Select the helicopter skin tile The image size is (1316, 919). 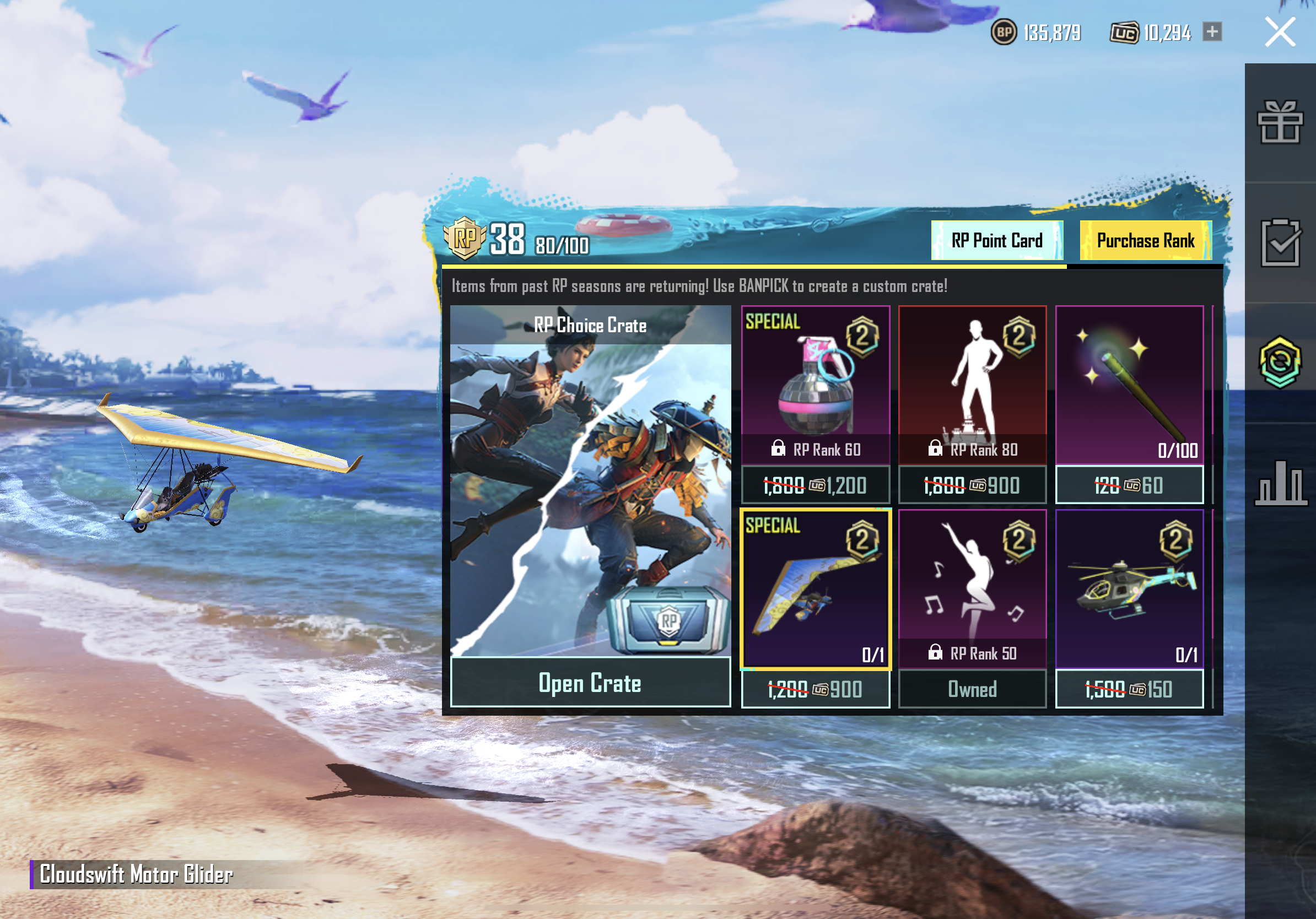[x=1129, y=589]
